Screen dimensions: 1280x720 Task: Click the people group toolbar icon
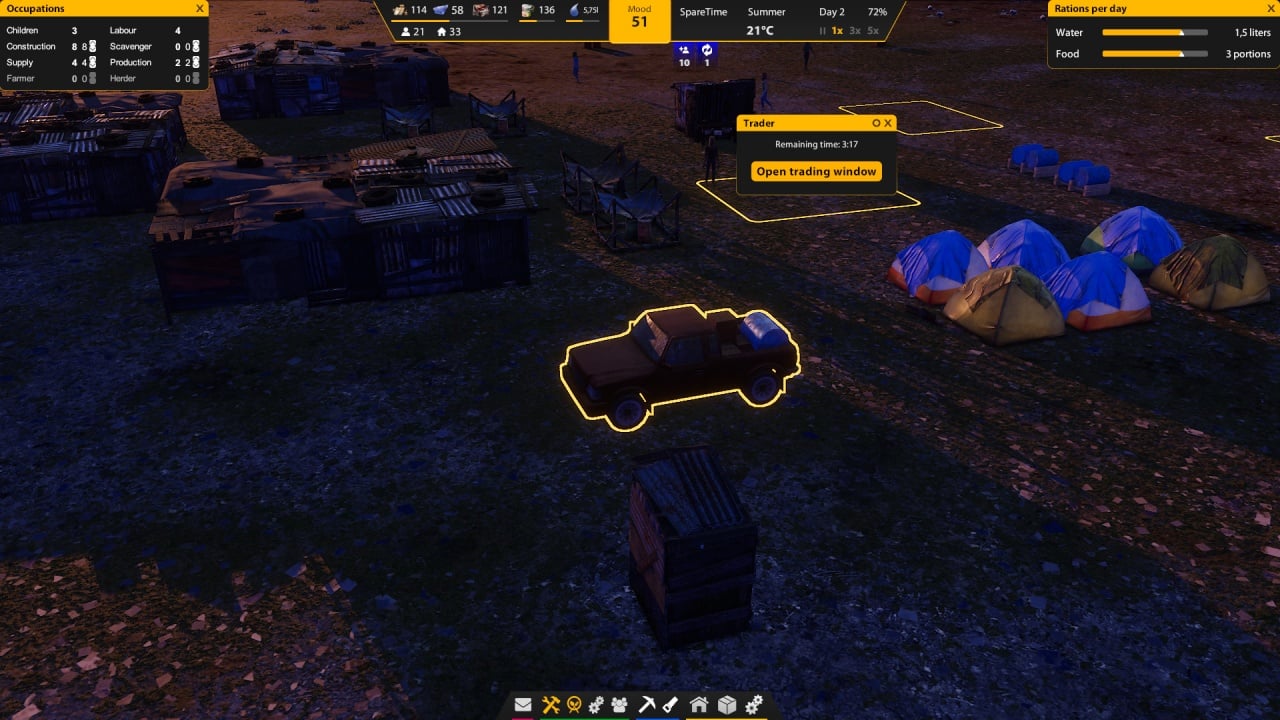(x=620, y=705)
